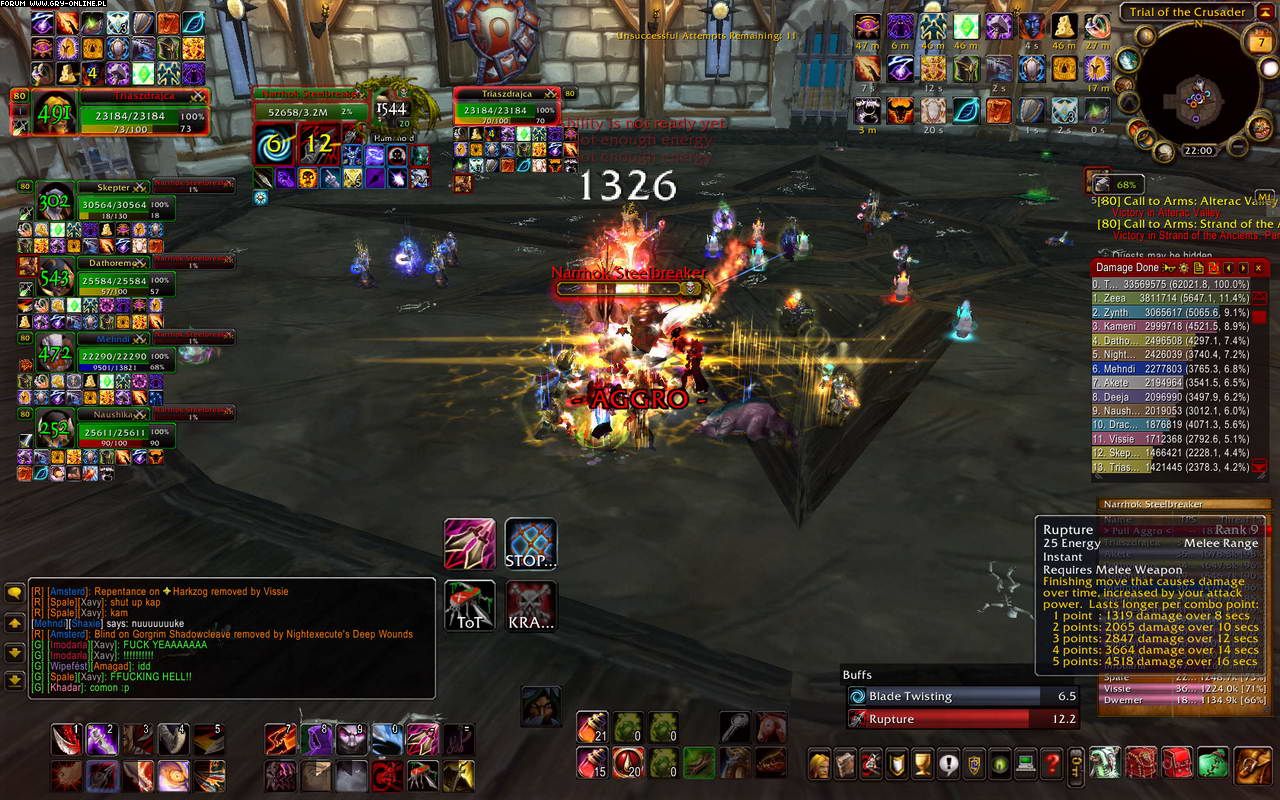Open the chat menu speech bubble button
The width and height of the screenshot is (1280, 800).
coord(15,592)
